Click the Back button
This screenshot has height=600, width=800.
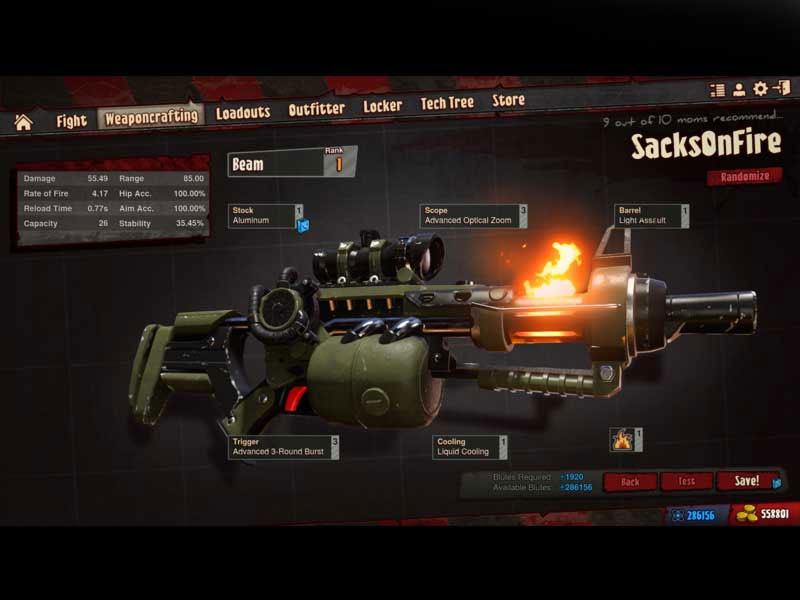[630, 482]
